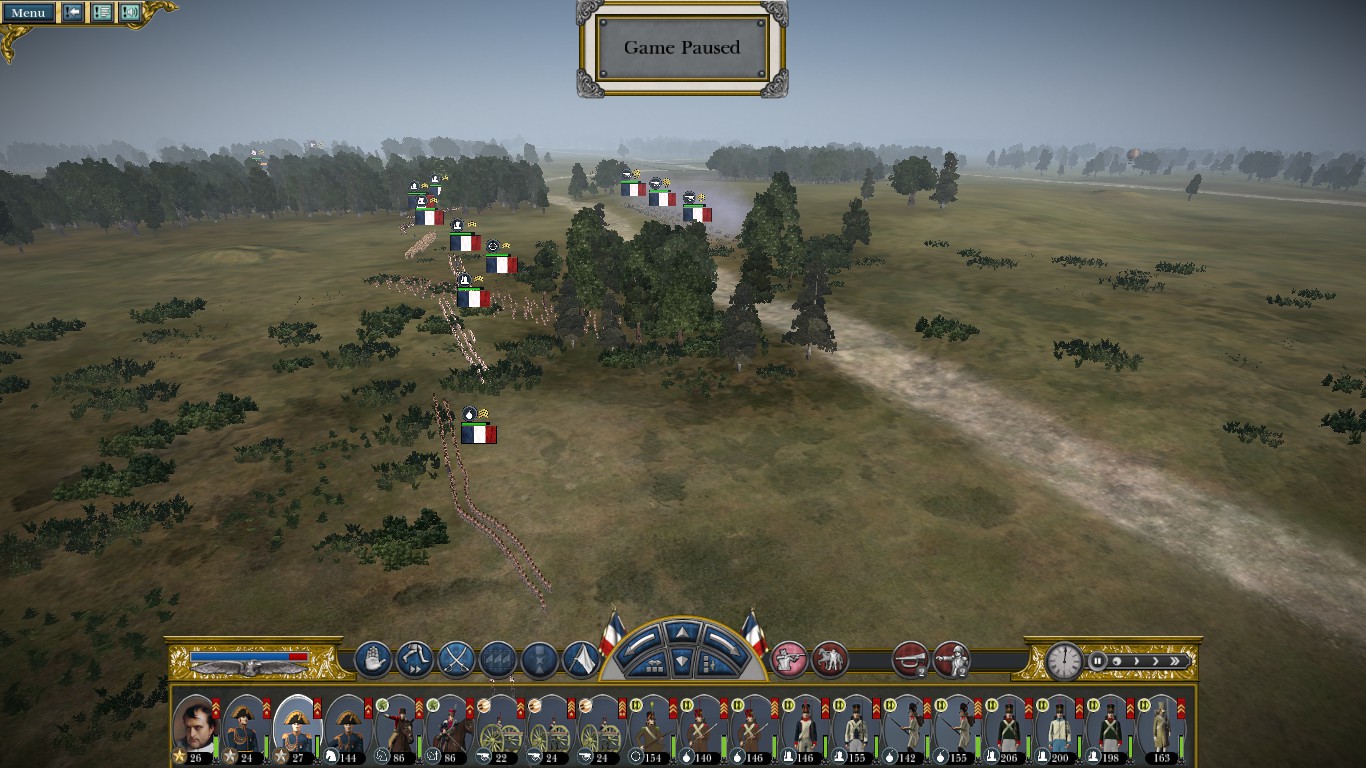Select the artillery unit card with 22 men

pyautogui.click(x=499, y=728)
